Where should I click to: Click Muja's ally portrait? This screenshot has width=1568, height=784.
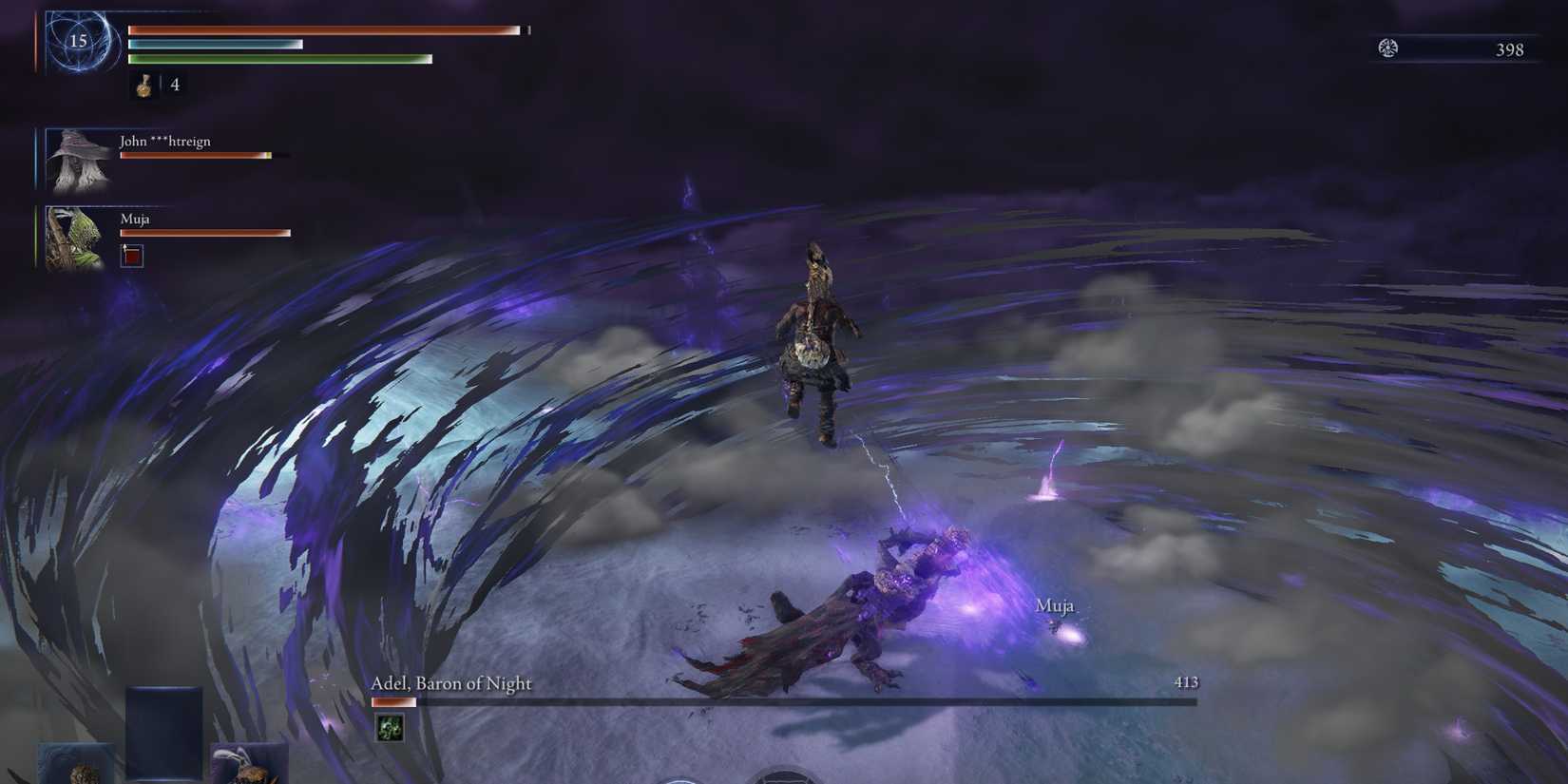pos(76,238)
